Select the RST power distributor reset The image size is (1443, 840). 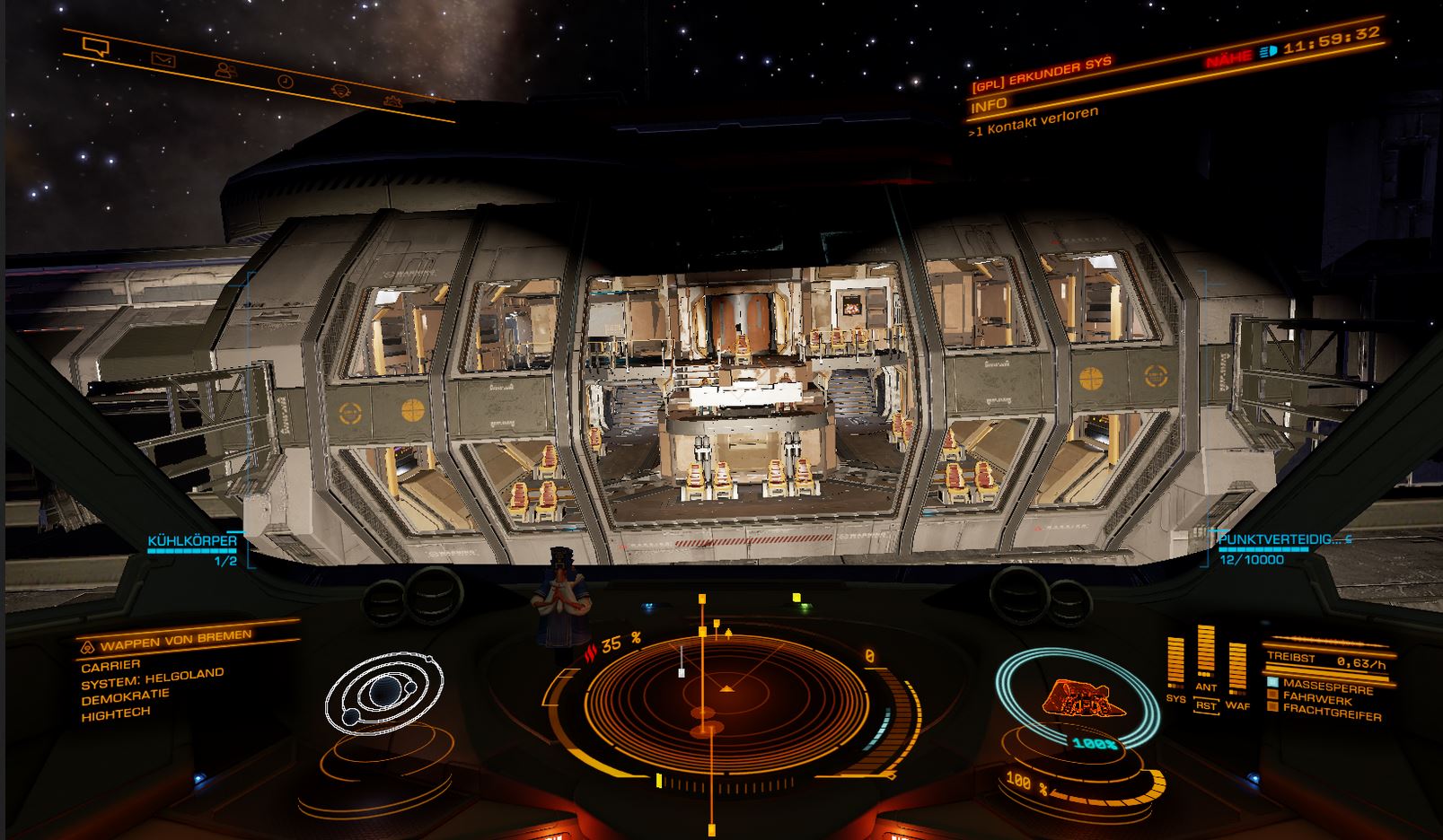click(x=1206, y=706)
